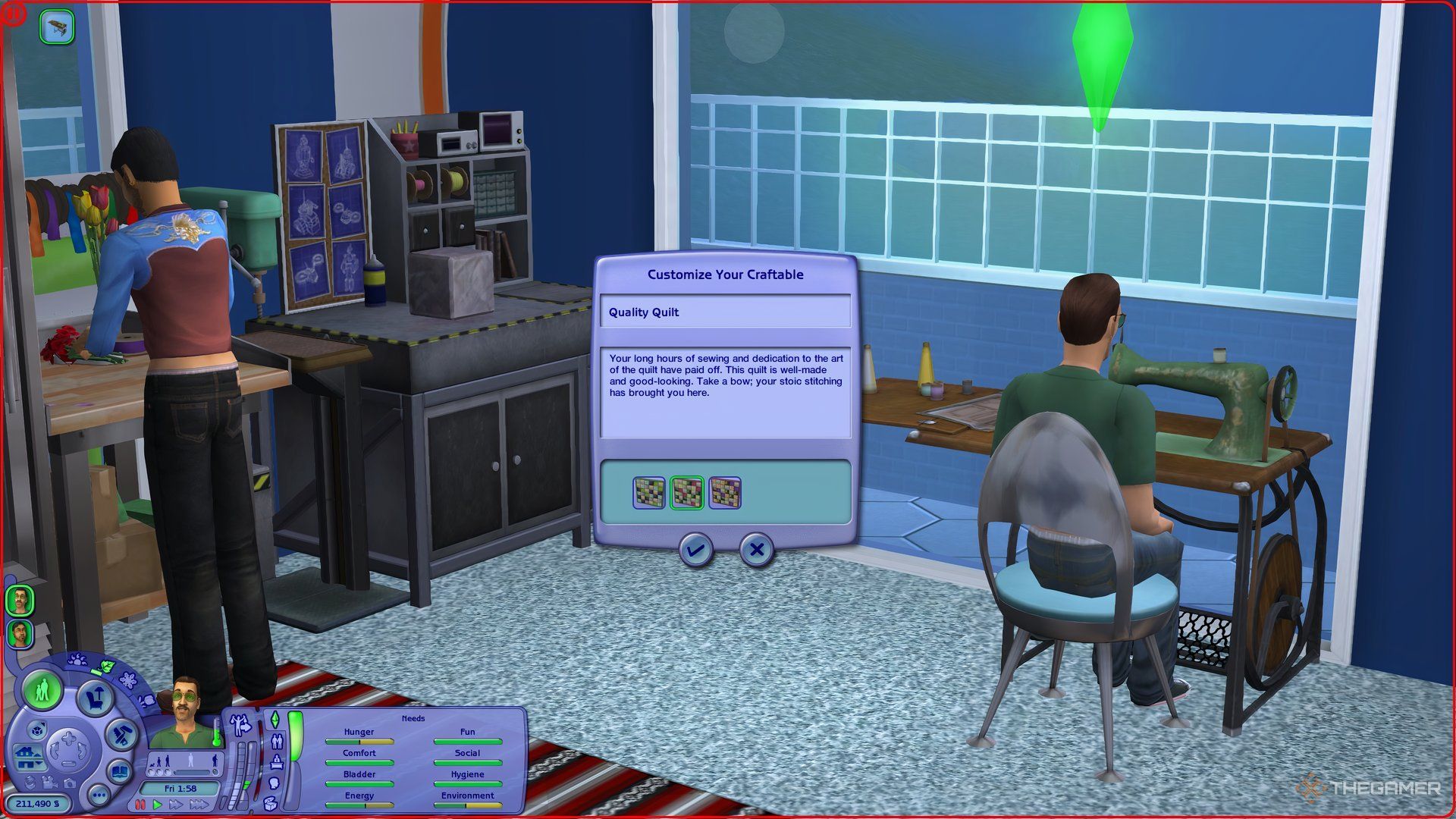The width and height of the screenshot is (1456, 819).
Task: Set game speed to triple fast-forward
Action: [x=199, y=805]
